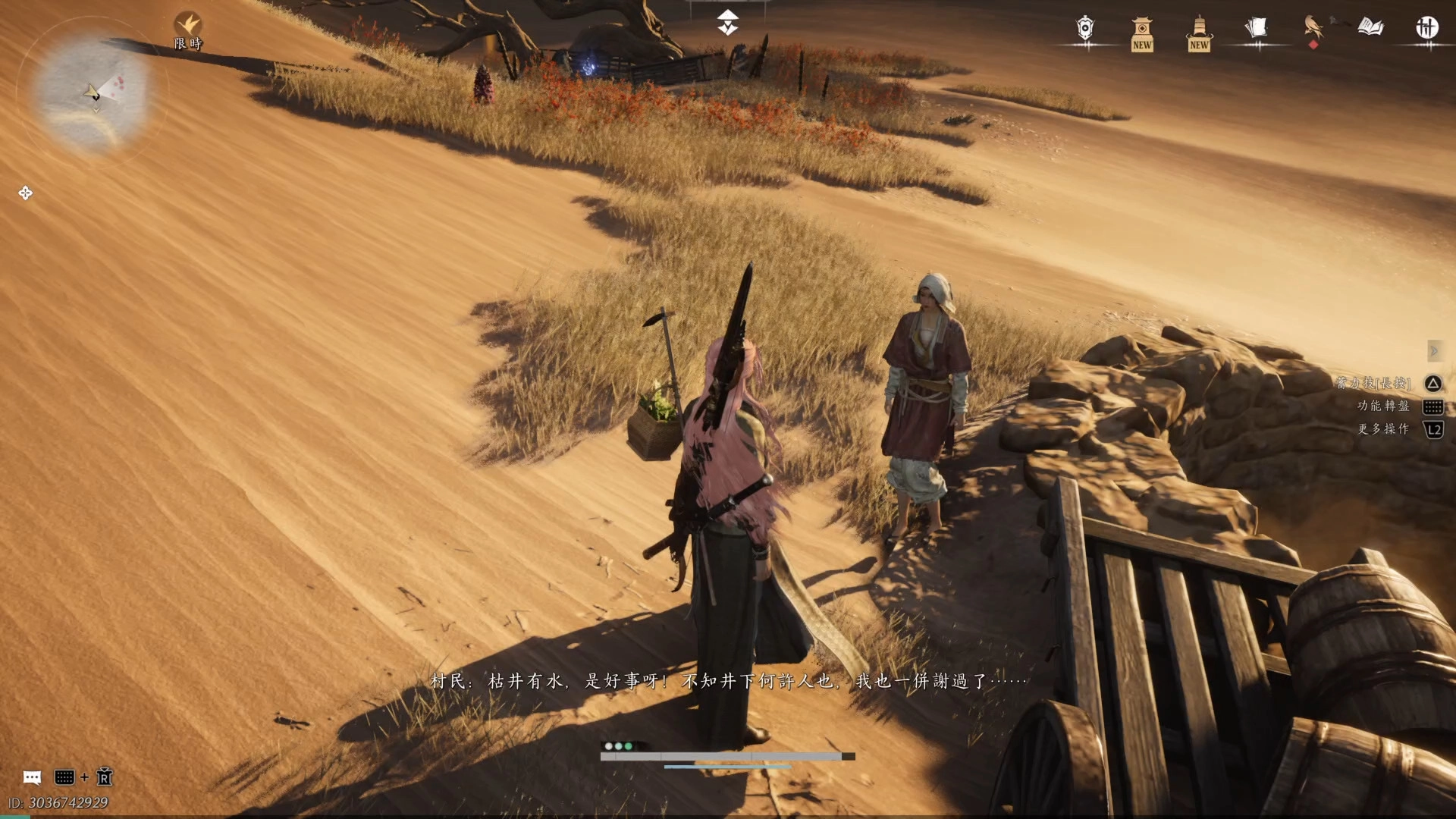Screen dimensions: 1456x819
Task: Open the stacked paper pages icon
Action: pyautogui.click(x=1256, y=29)
